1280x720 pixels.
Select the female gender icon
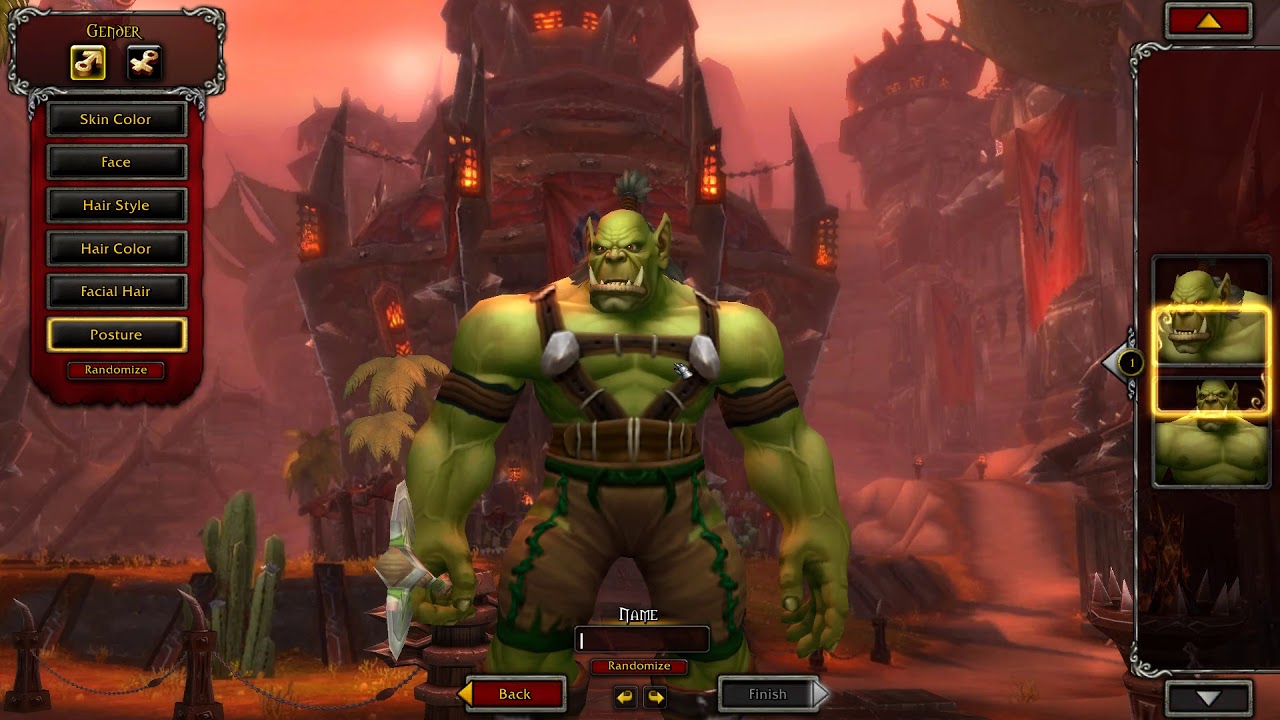point(144,63)
